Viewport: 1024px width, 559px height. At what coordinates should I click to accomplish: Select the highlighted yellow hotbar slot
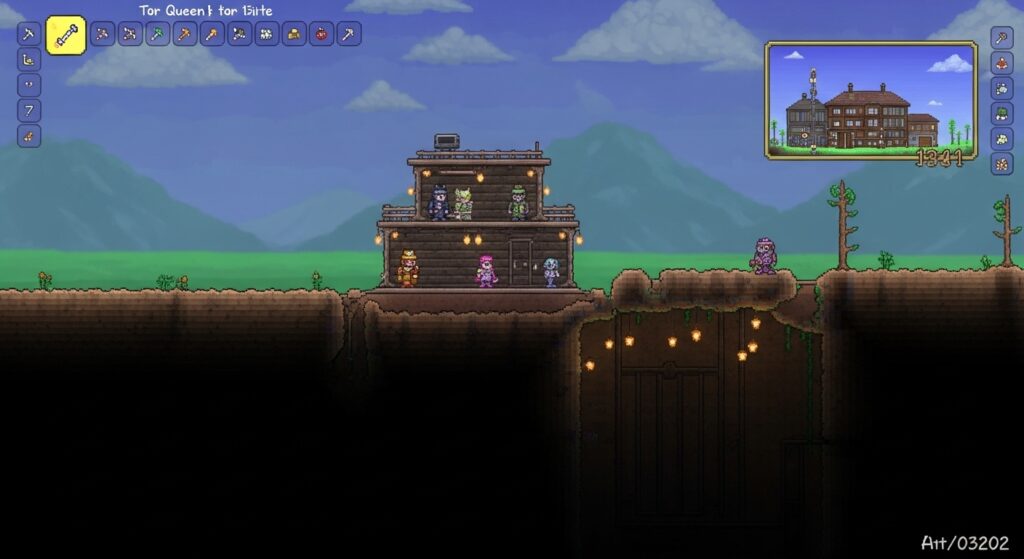pyautogui.click(x=66, y=36)
